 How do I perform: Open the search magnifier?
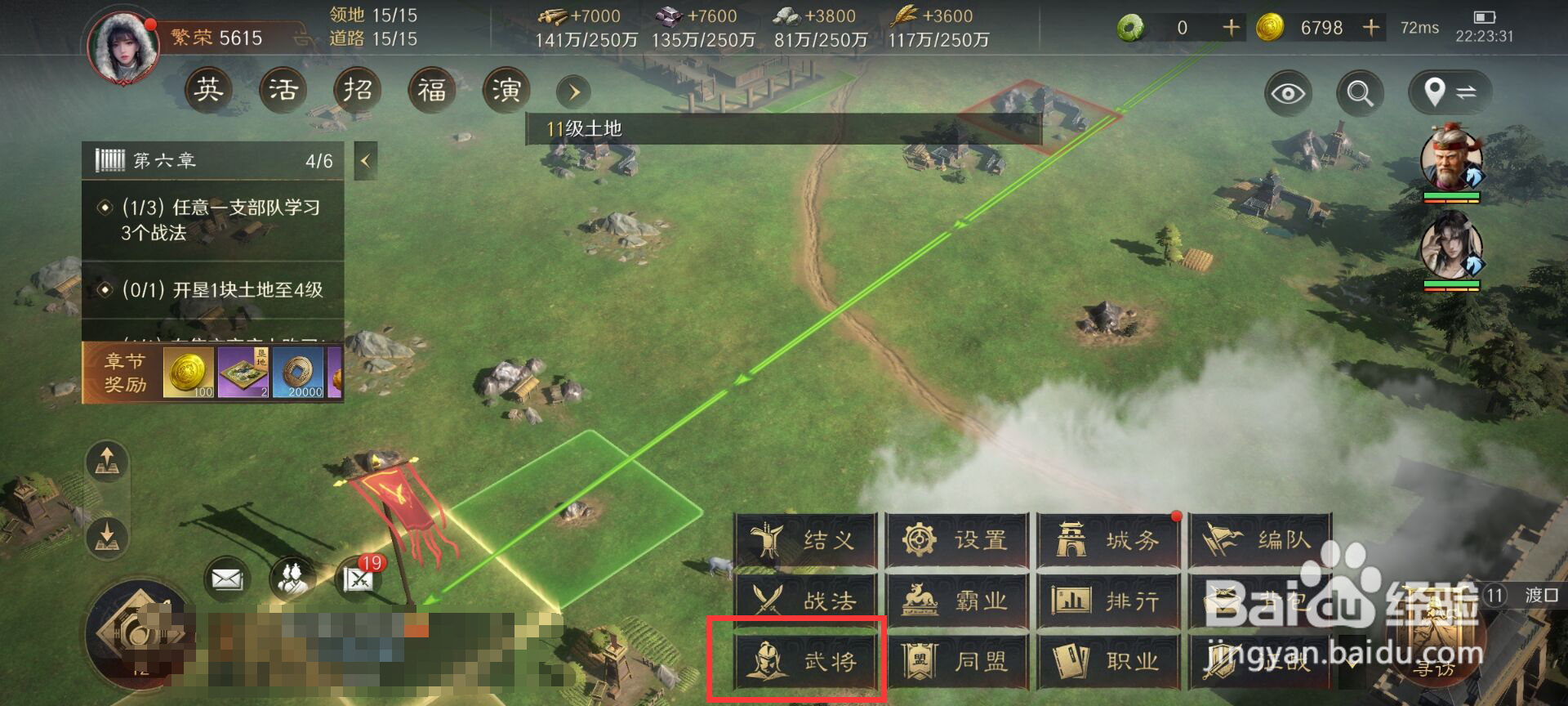coord(1359,93)
